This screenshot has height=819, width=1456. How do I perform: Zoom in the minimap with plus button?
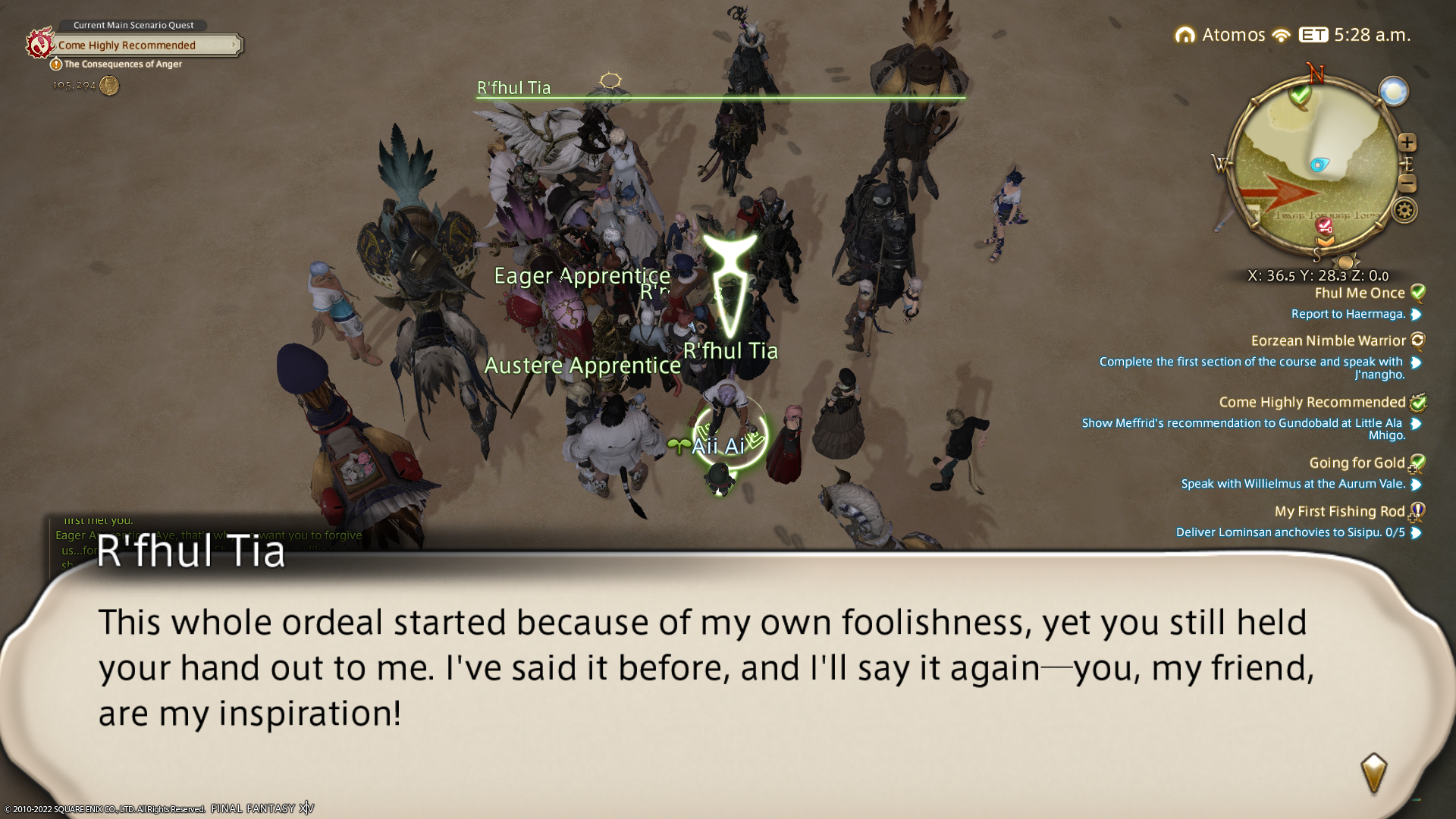point(1407,143)
